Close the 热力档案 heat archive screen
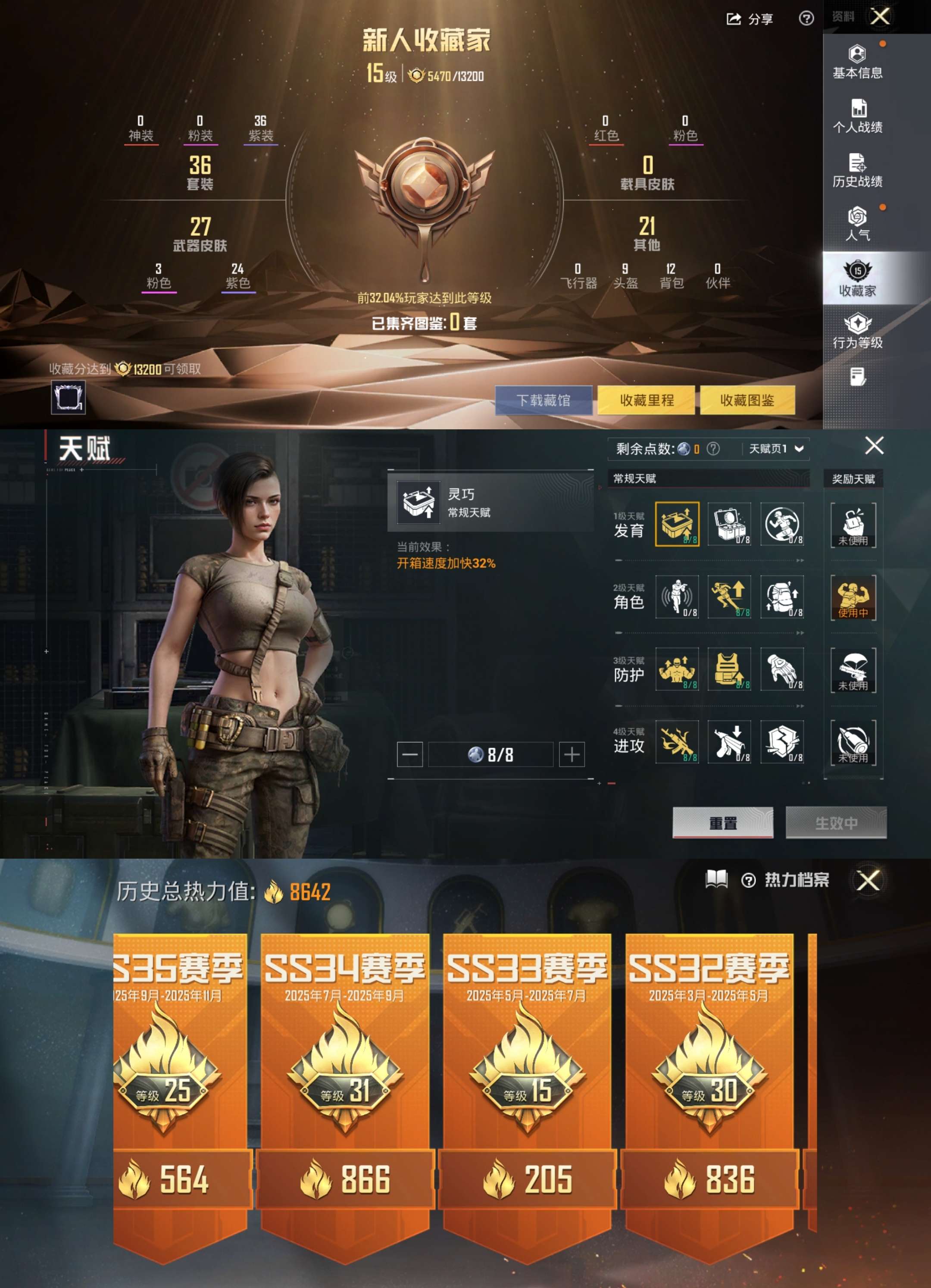Screen dimensions: 931x1288 coord(868,881)
